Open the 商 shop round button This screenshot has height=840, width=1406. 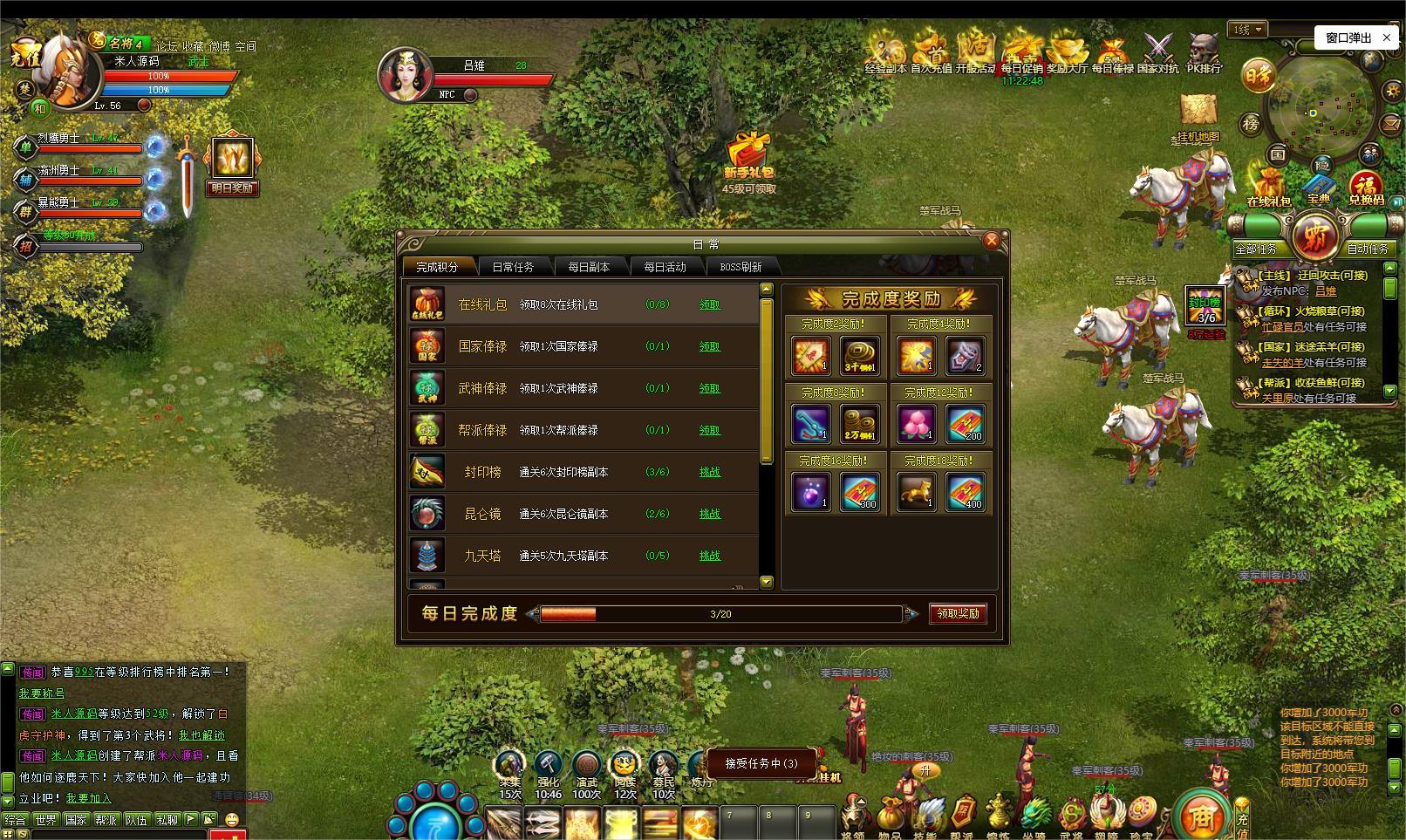tap(1200, 817)
